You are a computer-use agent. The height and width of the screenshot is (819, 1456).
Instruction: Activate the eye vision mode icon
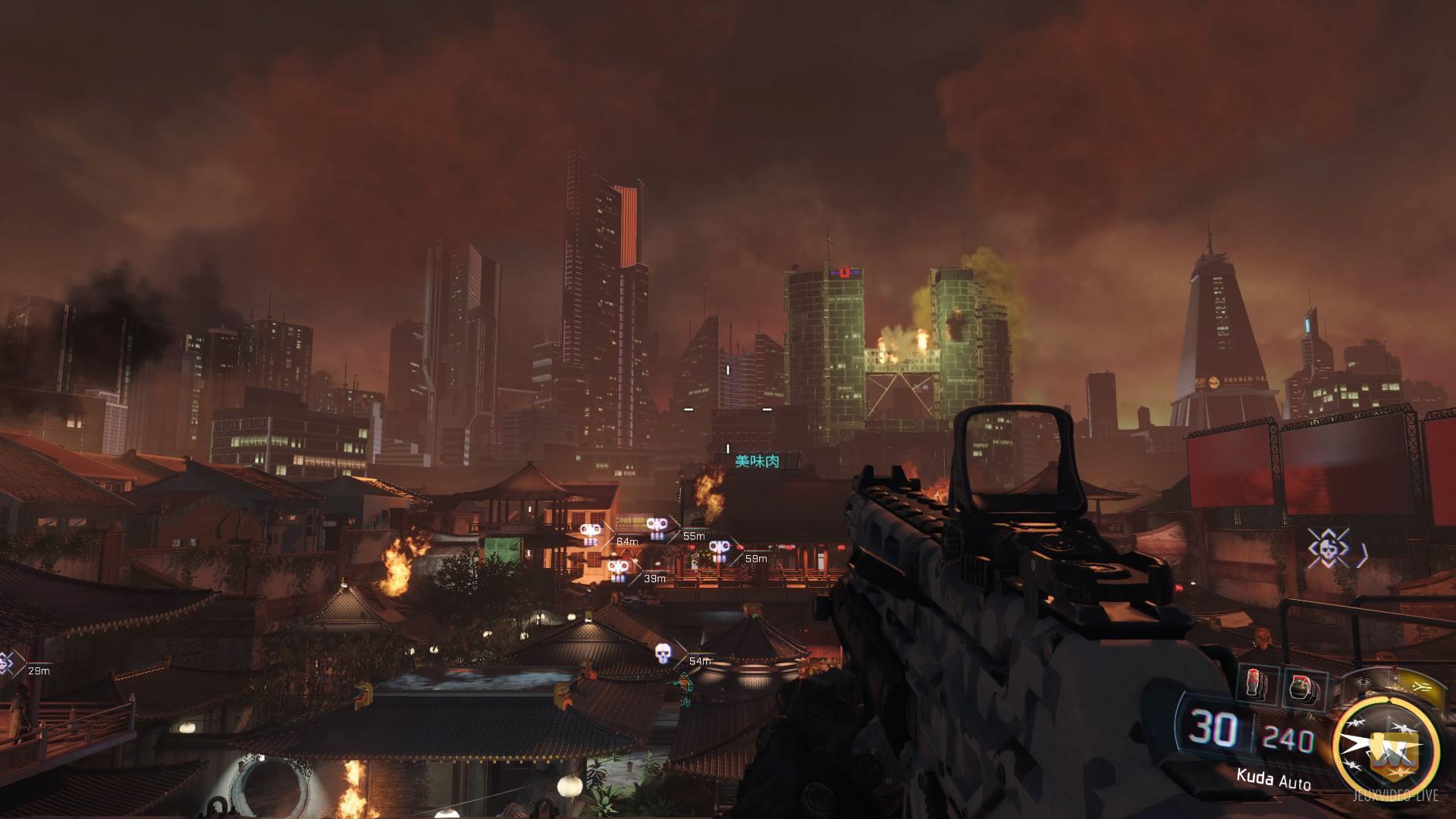pos(1363,682)
